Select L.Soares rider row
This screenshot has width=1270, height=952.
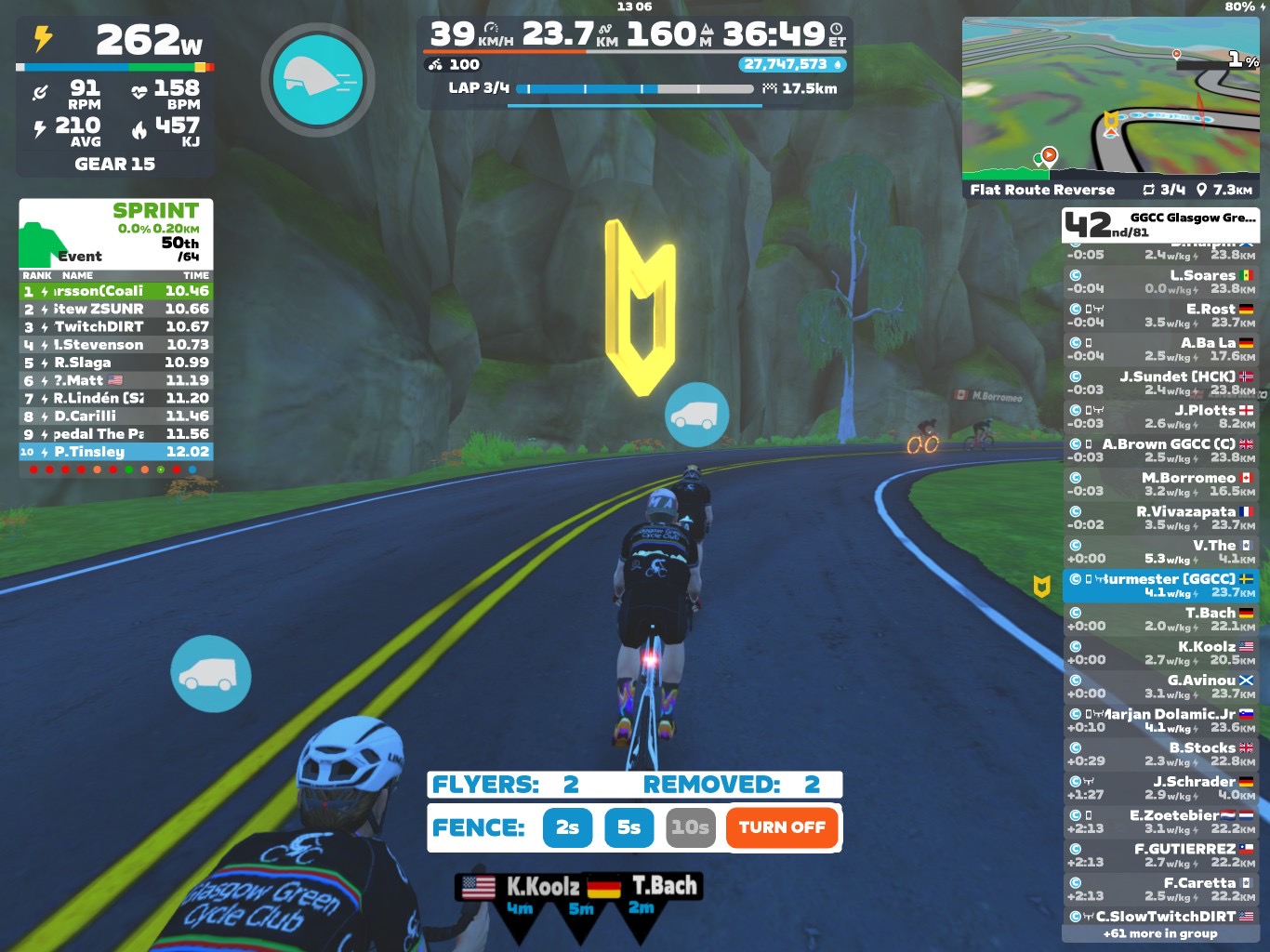coord(1160,281)
